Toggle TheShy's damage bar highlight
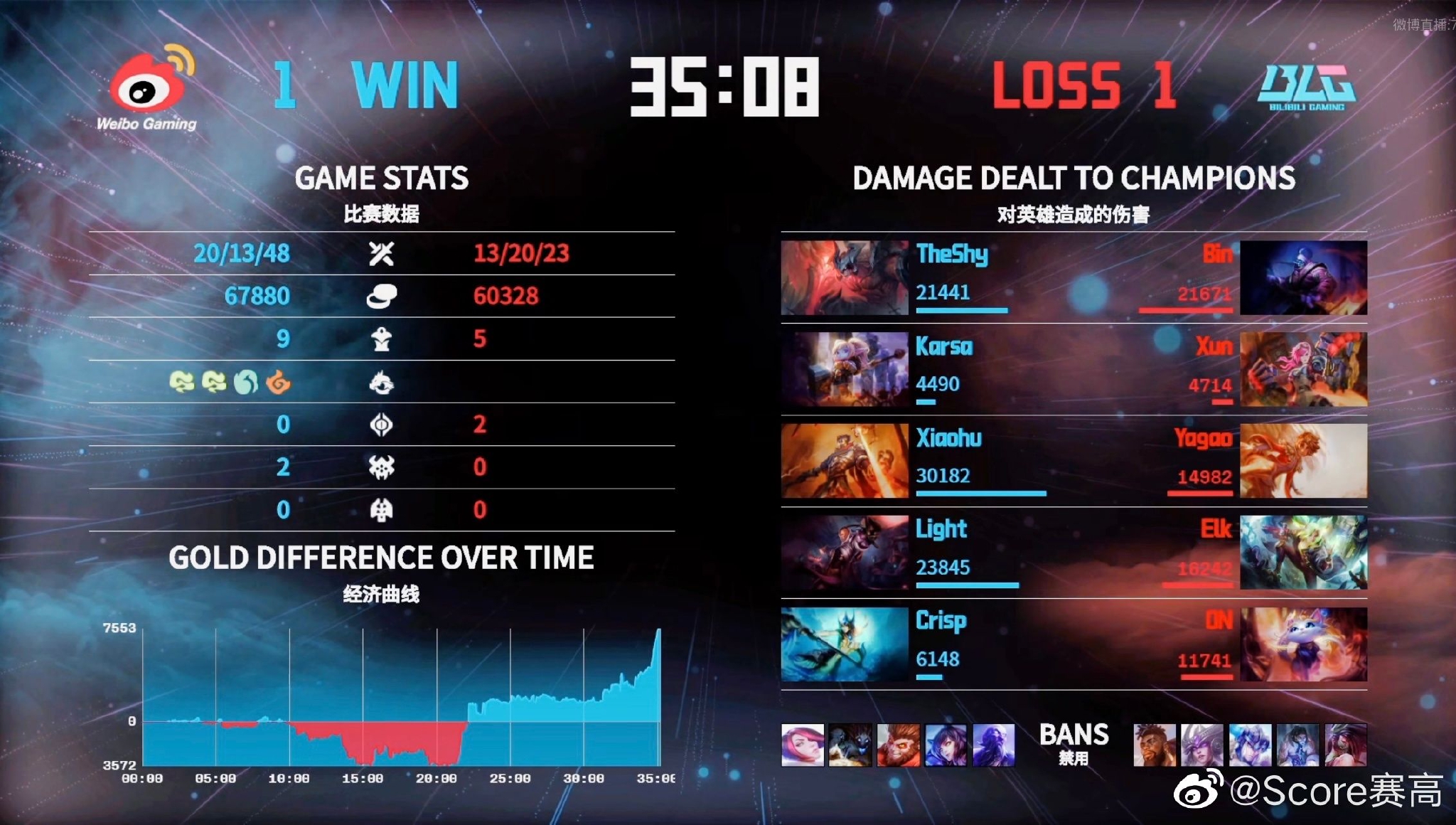 point(961,311)
